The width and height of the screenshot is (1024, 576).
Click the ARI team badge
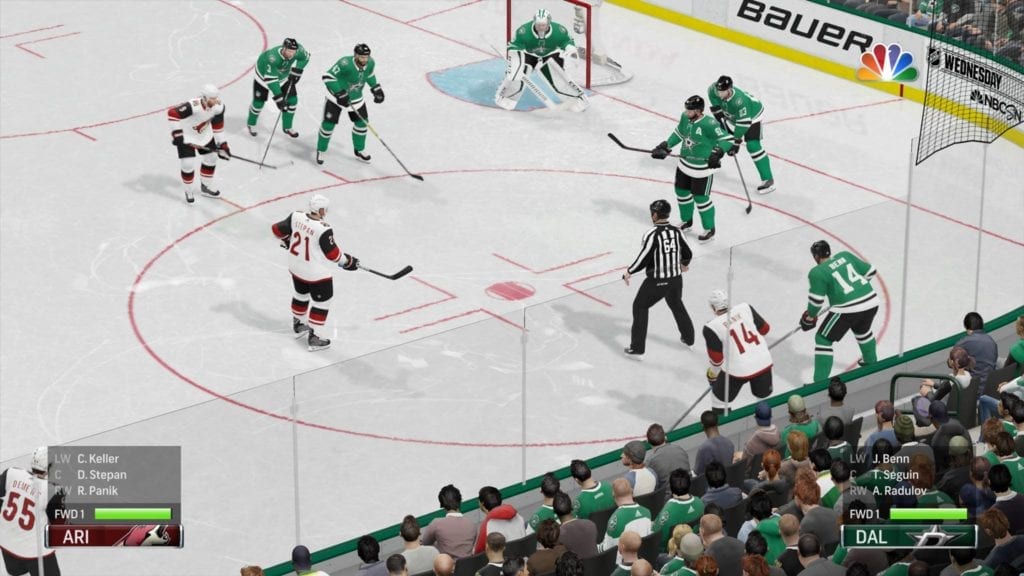[x=114, y=536]
